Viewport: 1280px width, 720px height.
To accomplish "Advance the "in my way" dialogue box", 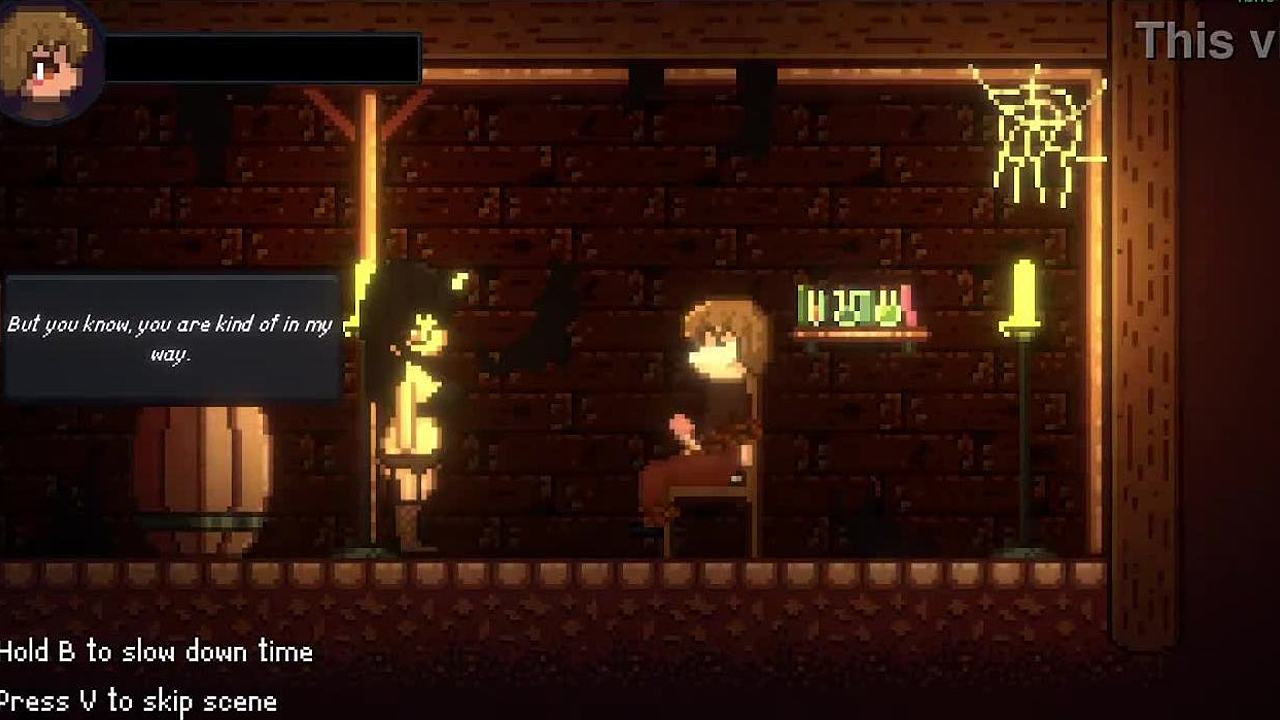I will (171, 338).
